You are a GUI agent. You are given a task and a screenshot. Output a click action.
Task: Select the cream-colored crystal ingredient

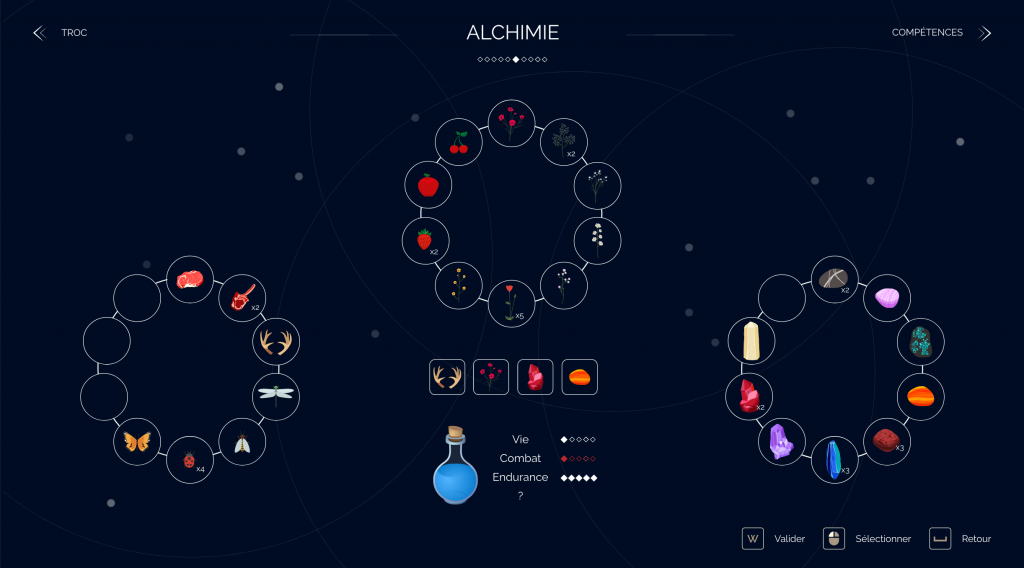point(750,342)
